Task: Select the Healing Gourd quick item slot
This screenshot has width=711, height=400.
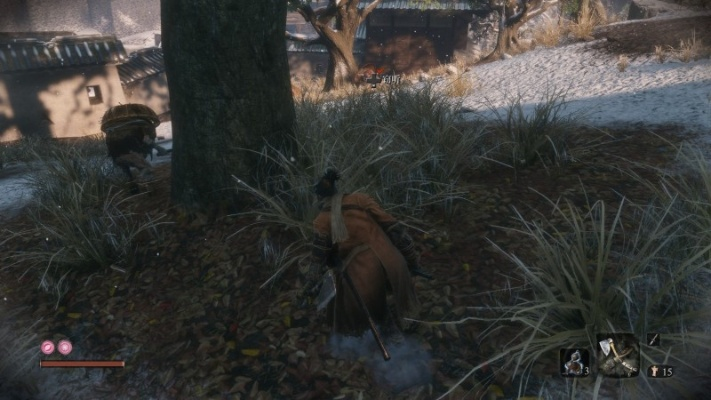Action: (x=574, y=362)
